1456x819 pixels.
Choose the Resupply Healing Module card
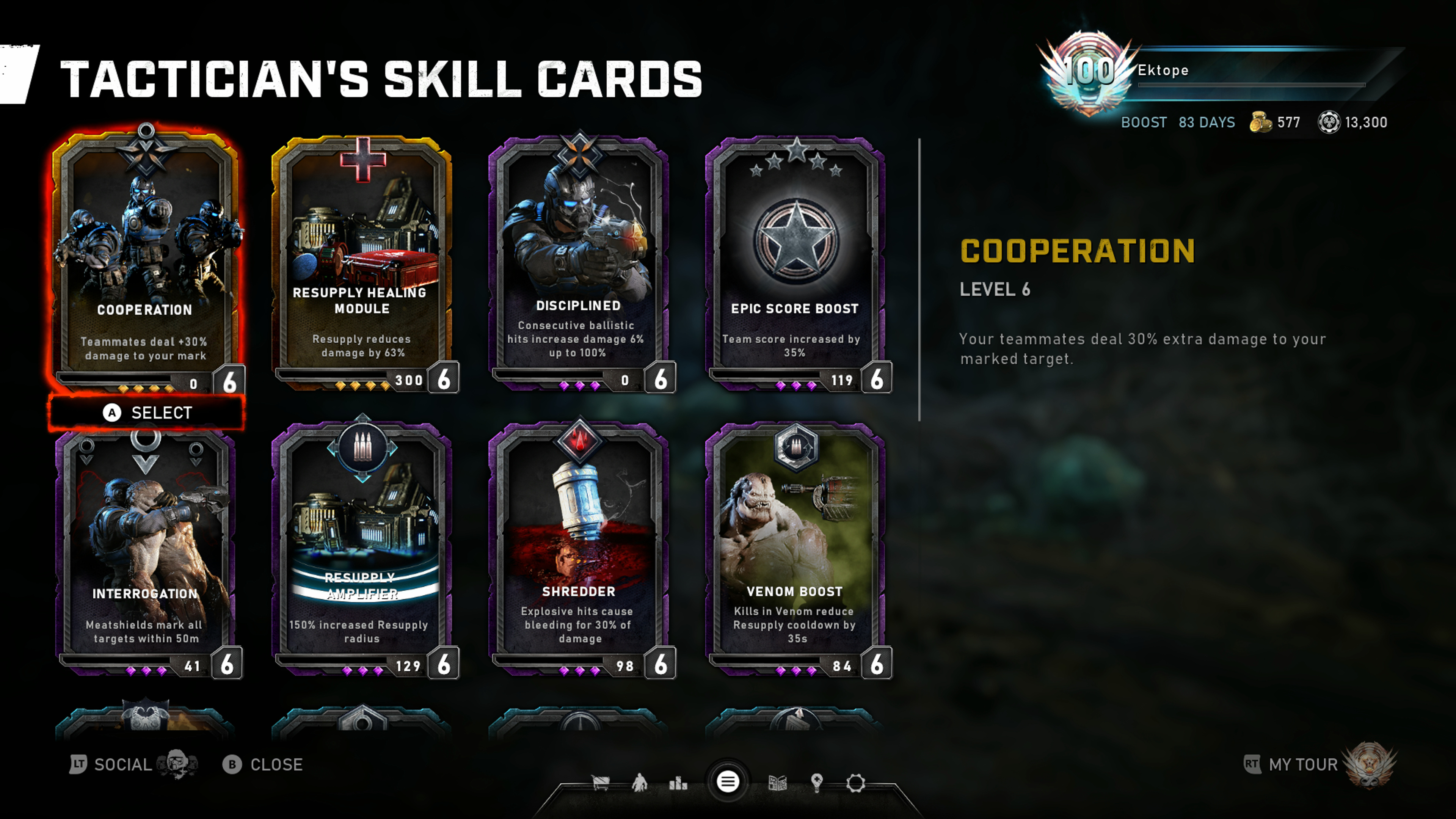pyautogui.click(x=362, y=260)
